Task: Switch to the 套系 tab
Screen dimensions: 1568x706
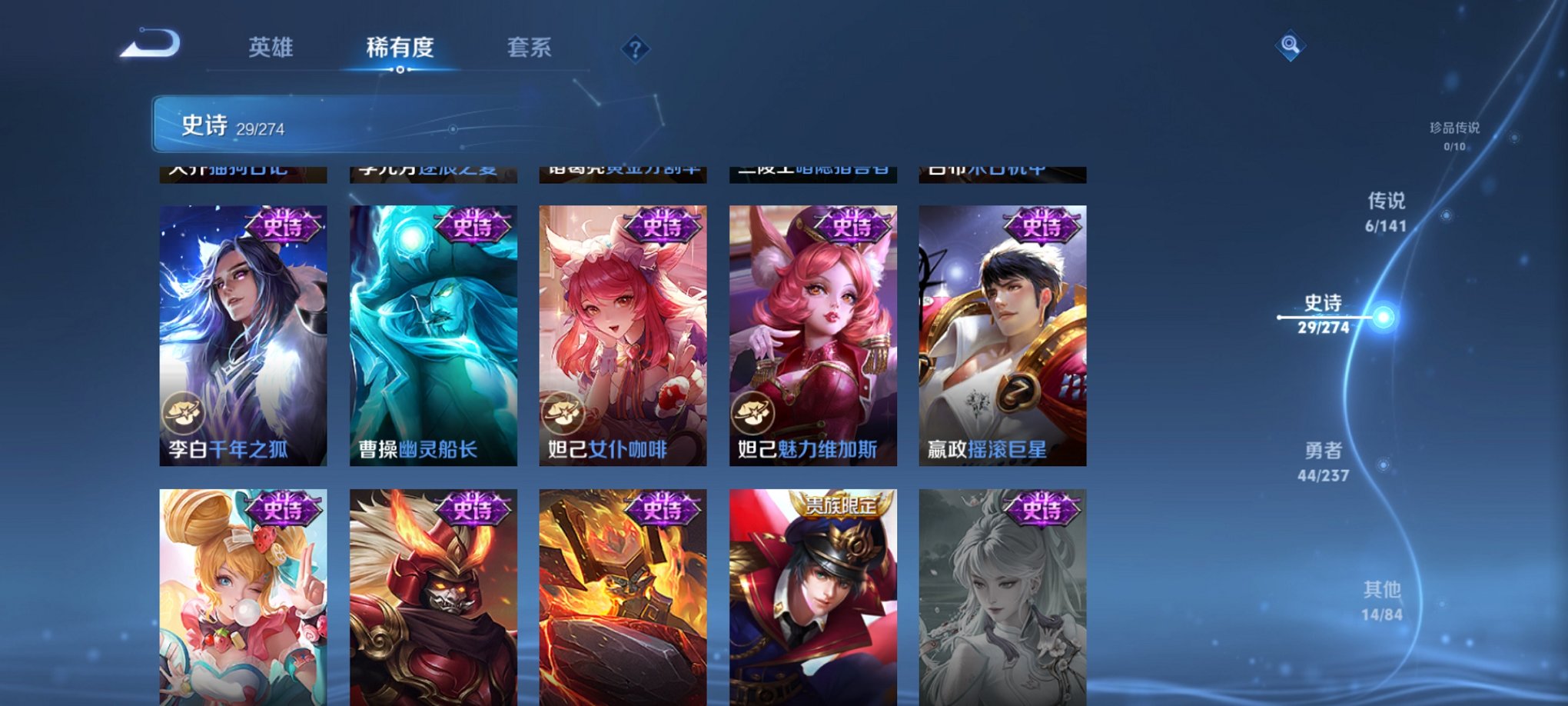Action: coord(531,48)
